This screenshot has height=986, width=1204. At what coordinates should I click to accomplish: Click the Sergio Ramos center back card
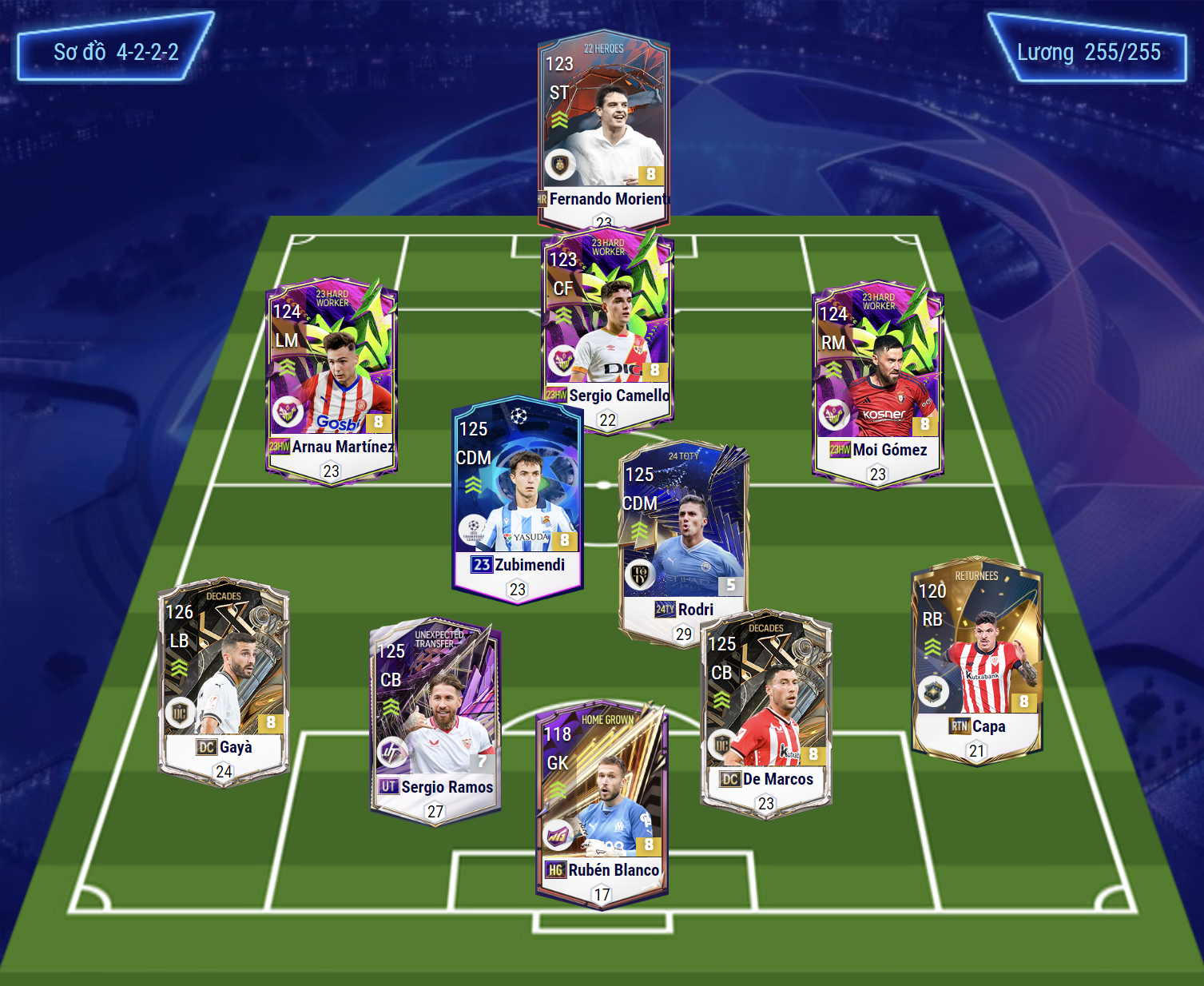coord(435,719)
